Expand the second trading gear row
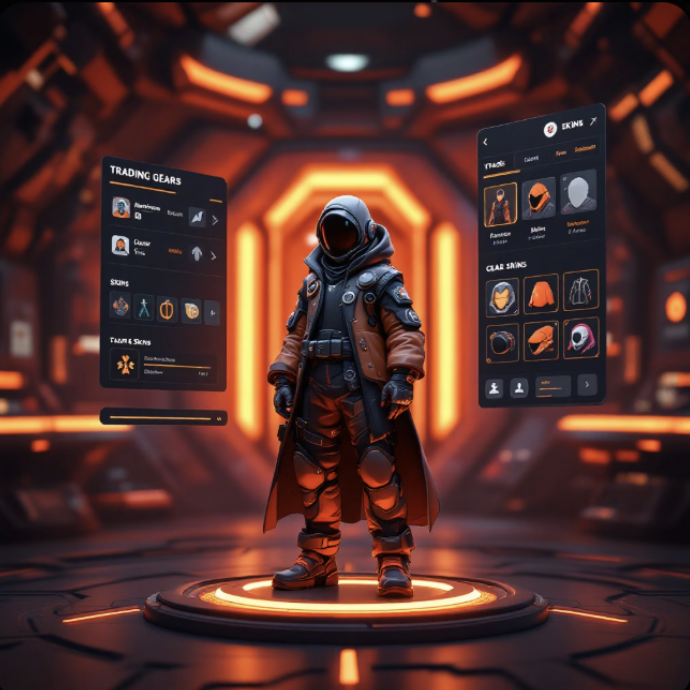Screen dimensions: 690x690 tap(213, 255)
